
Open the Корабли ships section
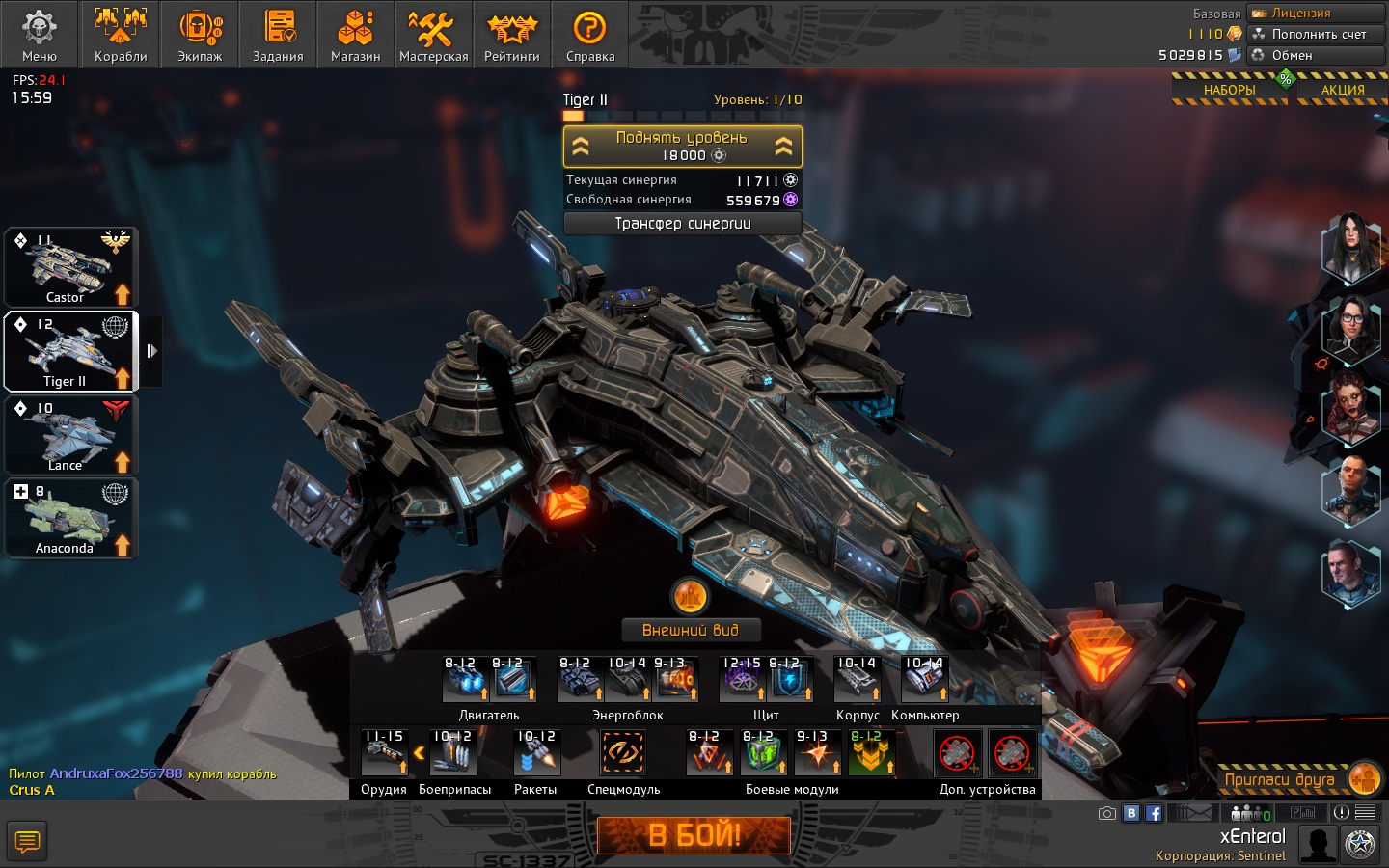[x=121, y=35]
